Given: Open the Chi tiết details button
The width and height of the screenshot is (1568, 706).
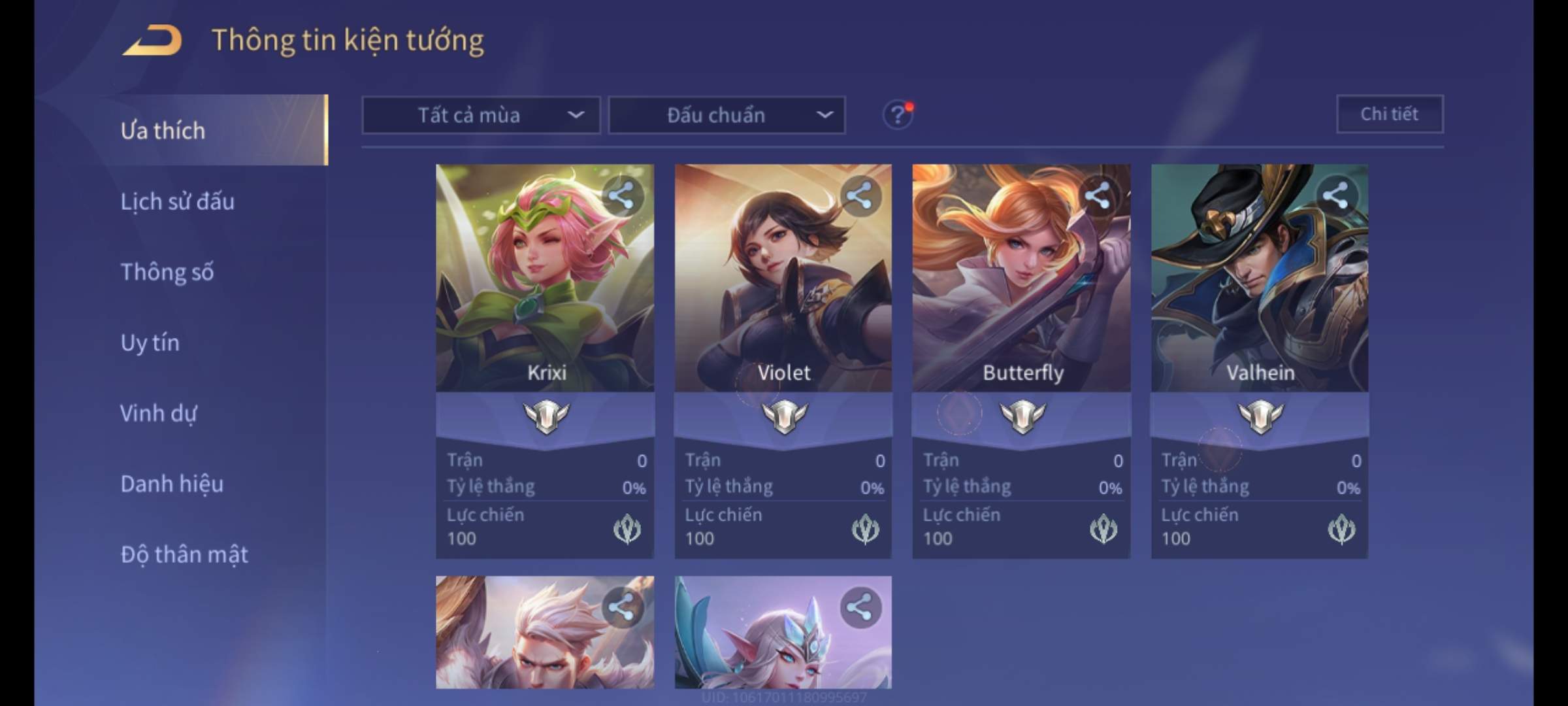Looking at the screenshot, I should pyautogui.click(x=1390, y=114).
